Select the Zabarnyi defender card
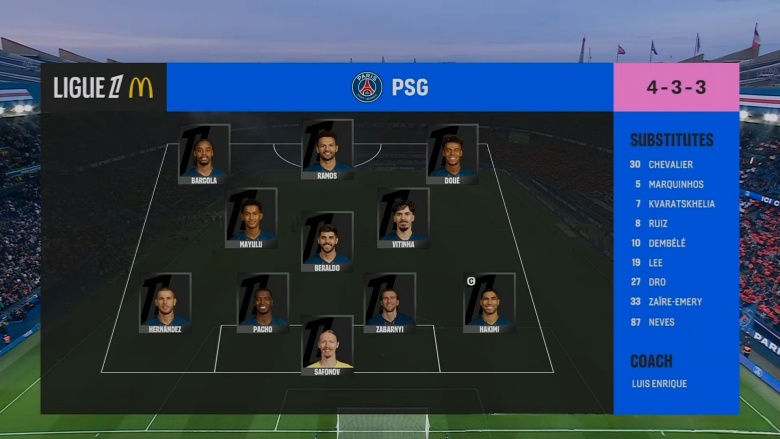 (x=390, y=302)
